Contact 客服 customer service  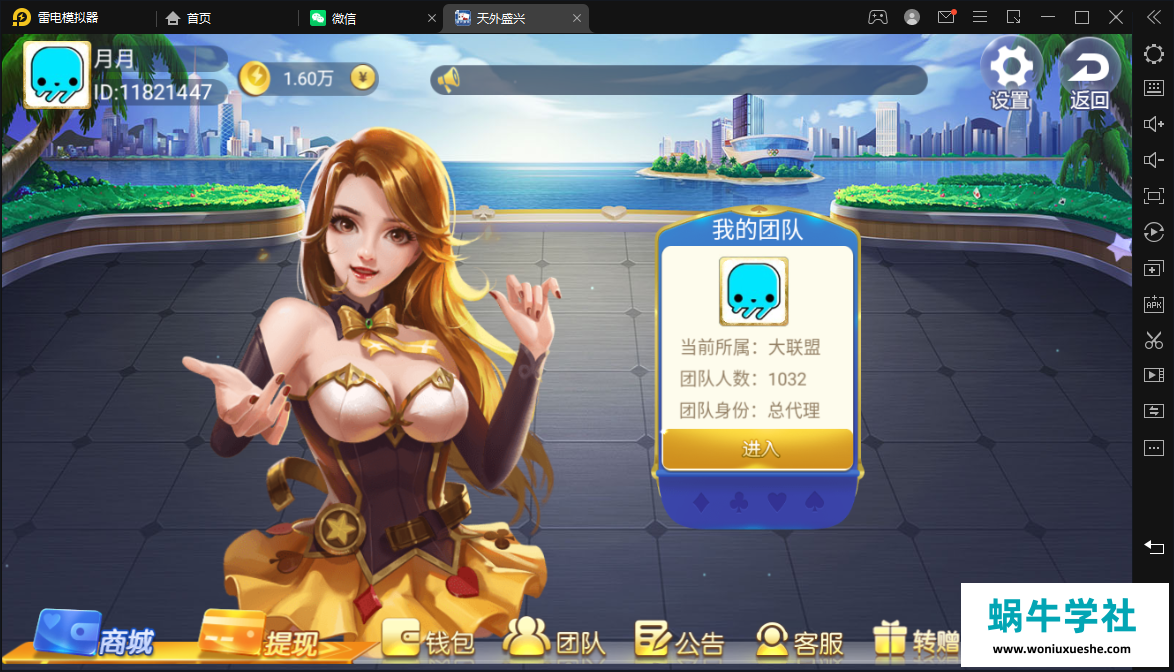pos(800,640)
